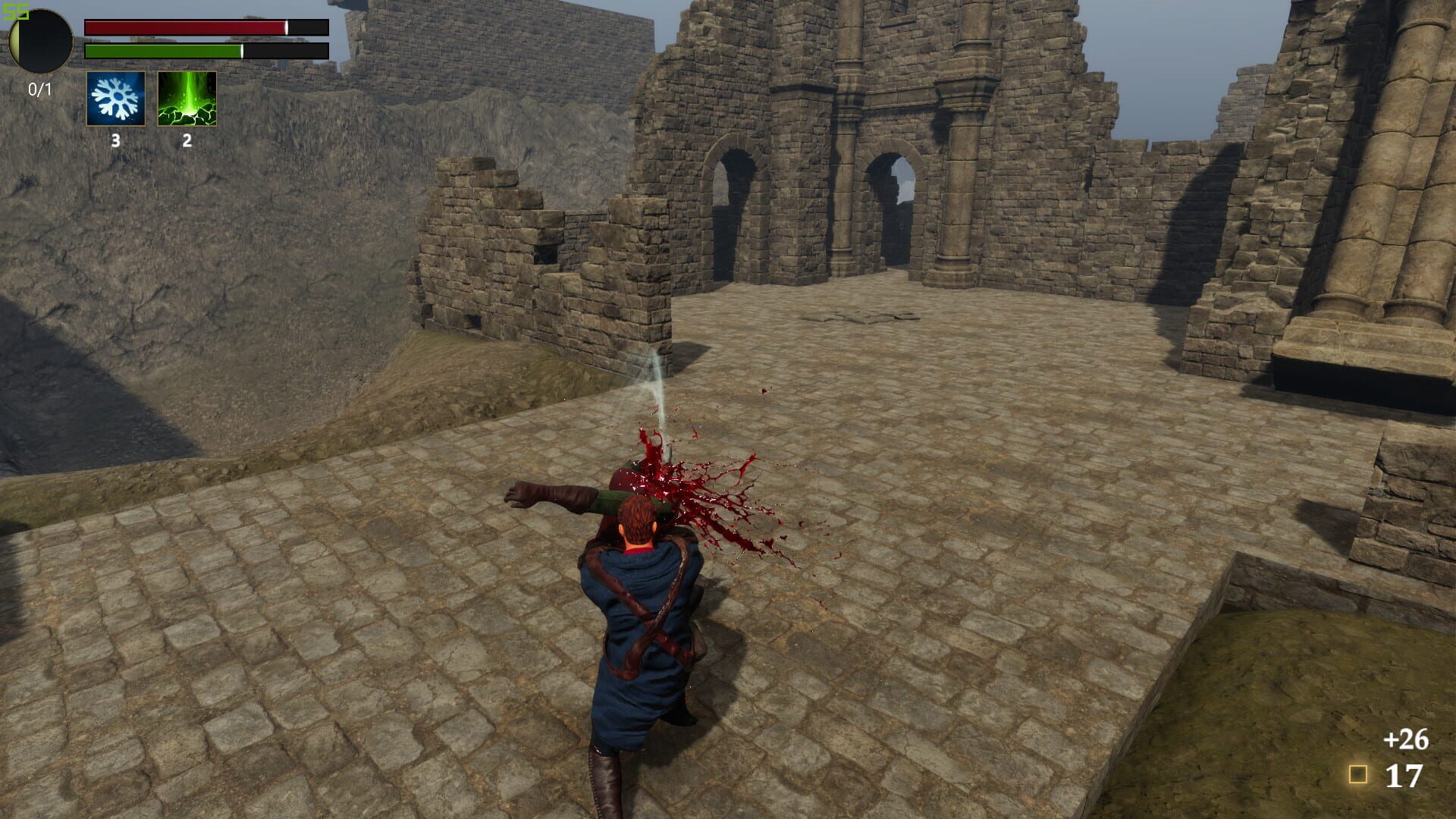
Task: Expand the 0/1 objective counter
Action: coord(39,88)
